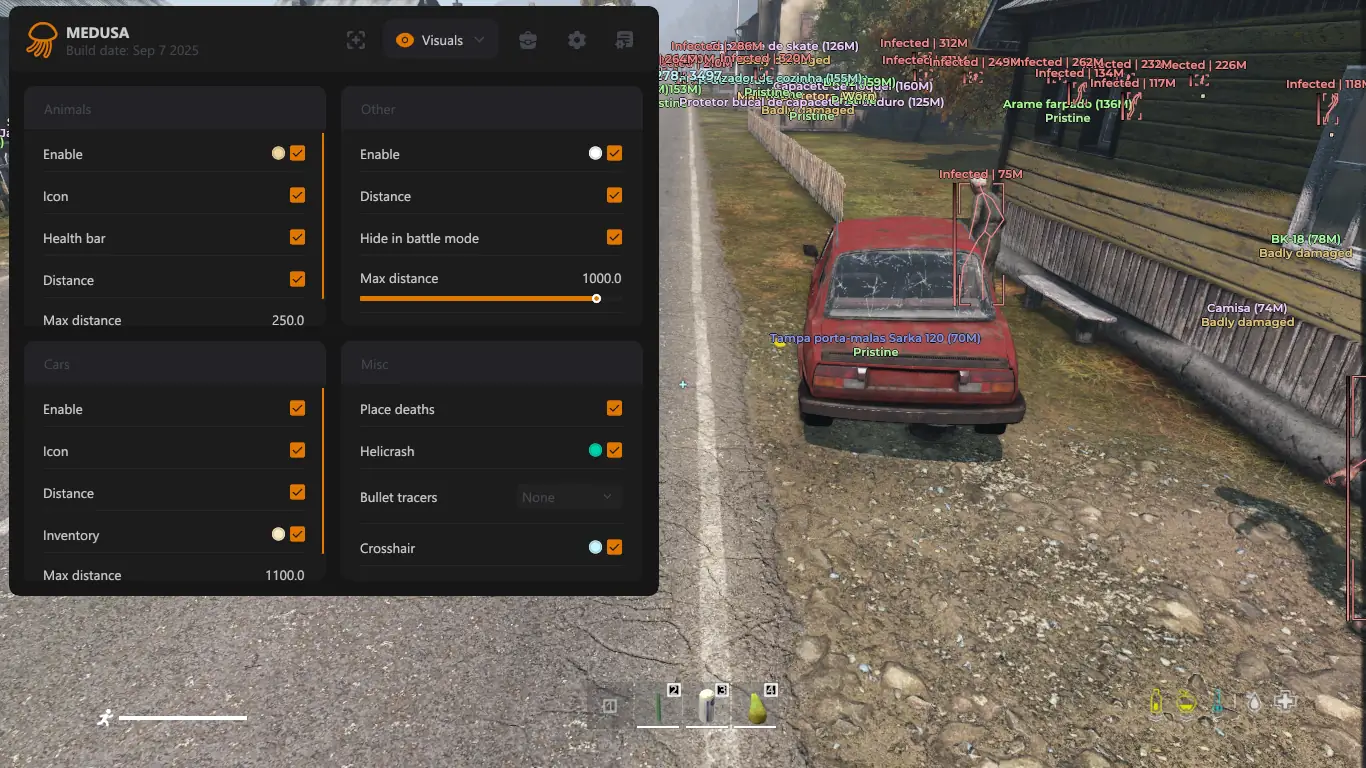Toggle the Crosshair checkbox
Image resolution: width=1366 pixels, height=768 pixels.
tap(614, 547)
